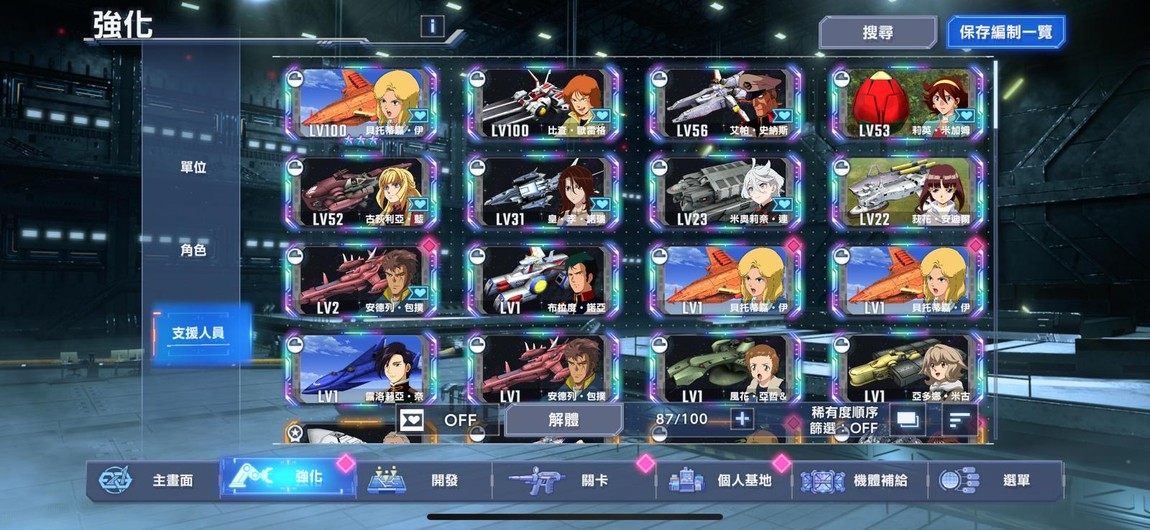Screen dimensions: 1150x530
Task: Open the 機體補給 menu
Action: click(x=862, y=480)
